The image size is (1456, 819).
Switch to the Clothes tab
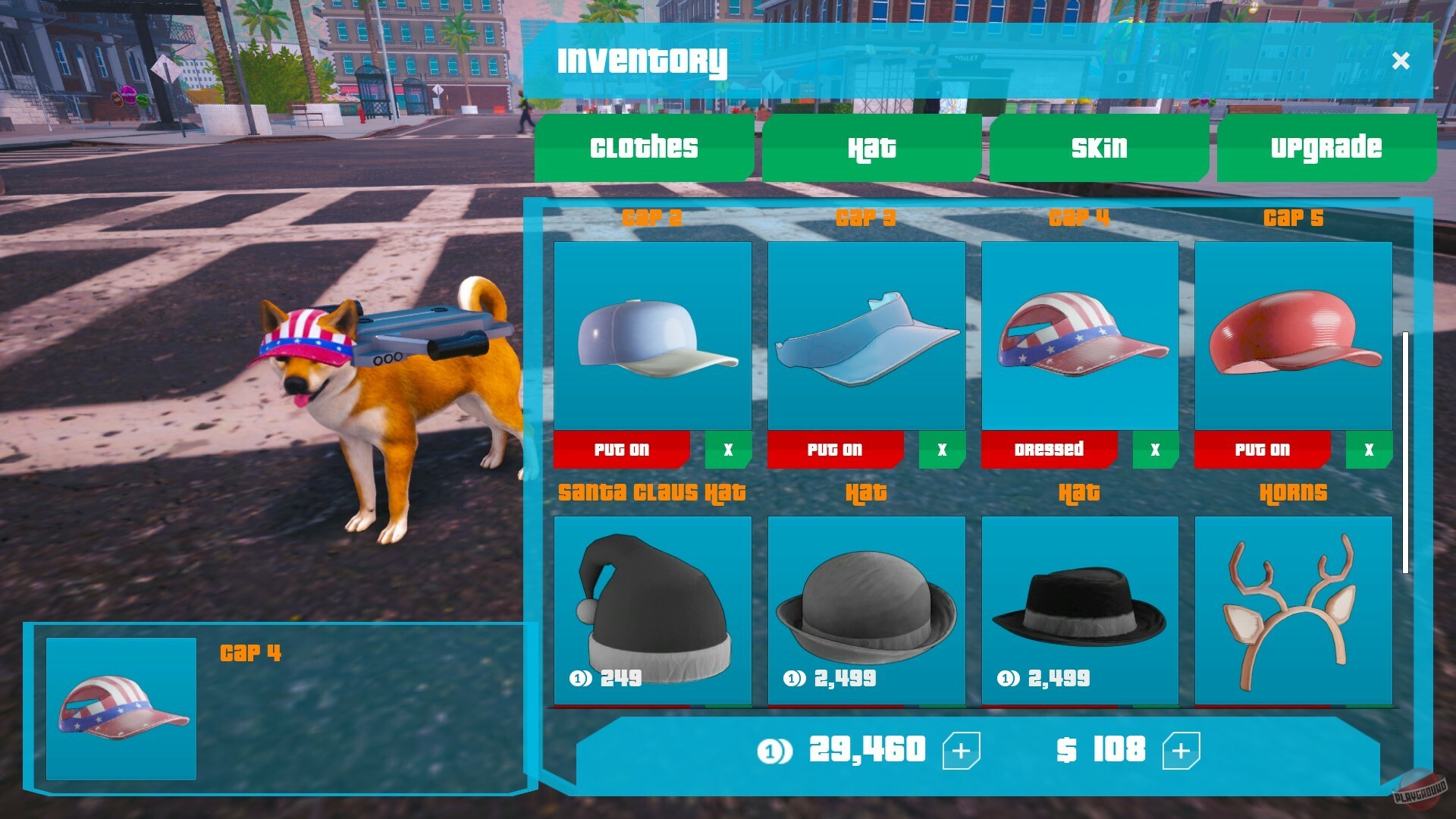point(643,148)
